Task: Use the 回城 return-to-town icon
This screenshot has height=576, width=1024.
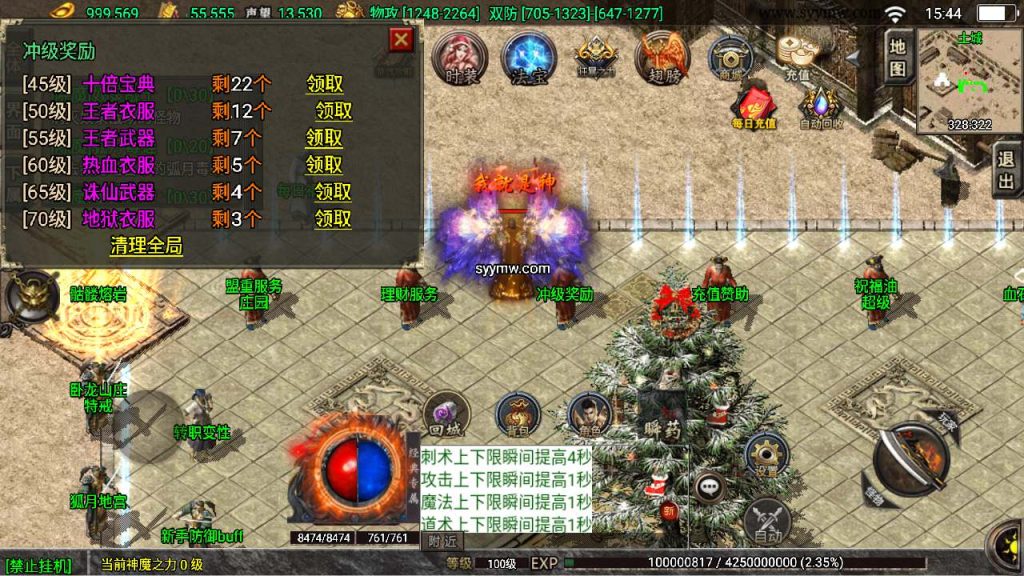Action: click(x=445, y=414)
